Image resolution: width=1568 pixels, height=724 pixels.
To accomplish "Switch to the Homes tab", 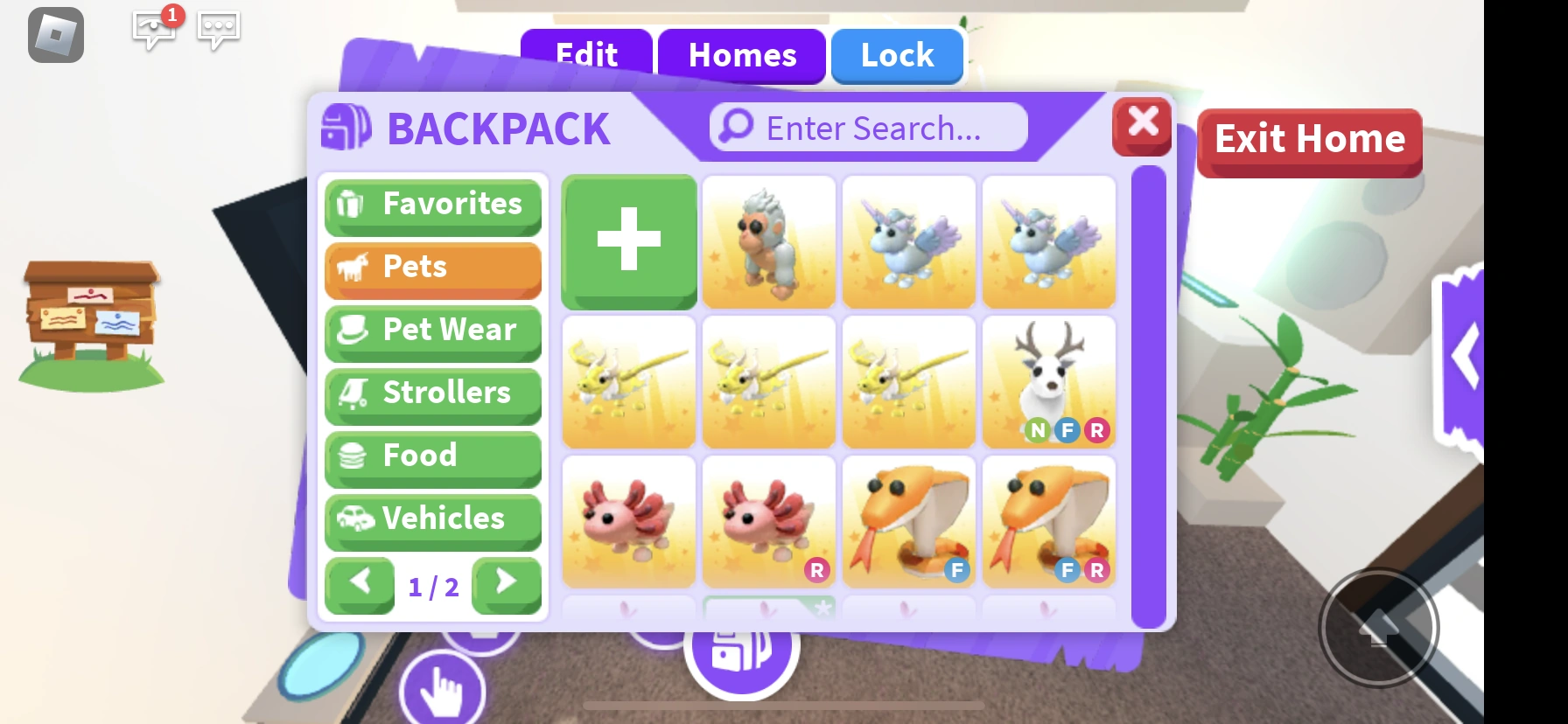I will coord(741,55).
